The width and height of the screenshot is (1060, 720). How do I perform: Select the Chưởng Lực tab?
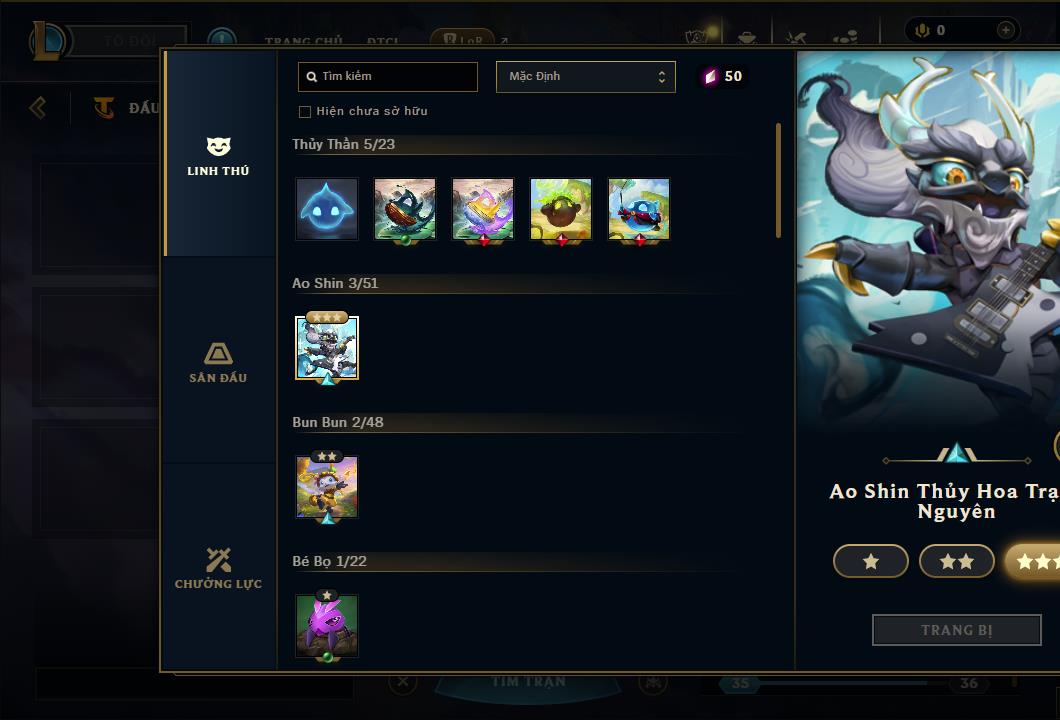point(218,568)
